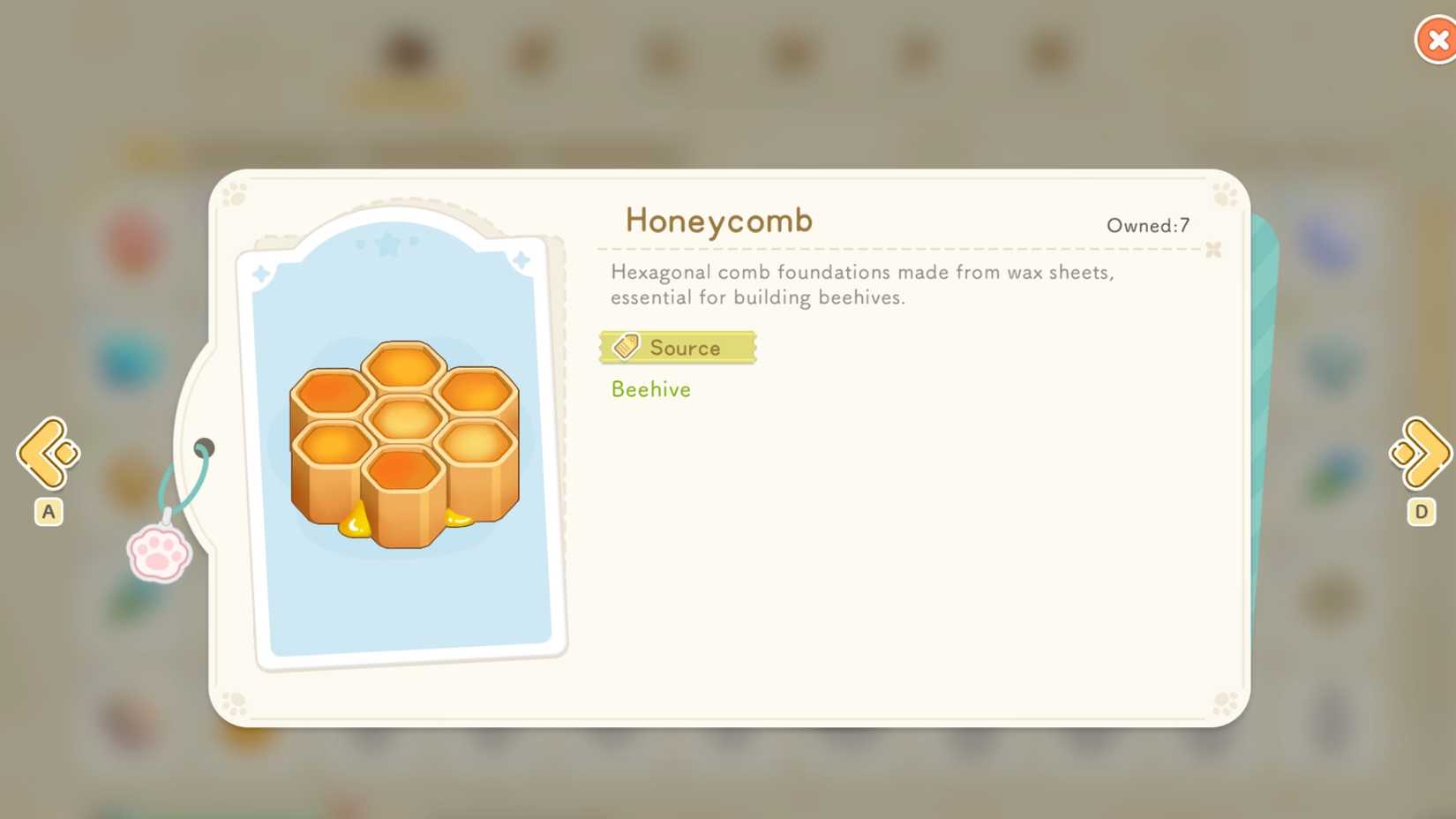Switch to the rightmost category tab
Viewport: 1456px width, 819px height.
coord(1050,53)
